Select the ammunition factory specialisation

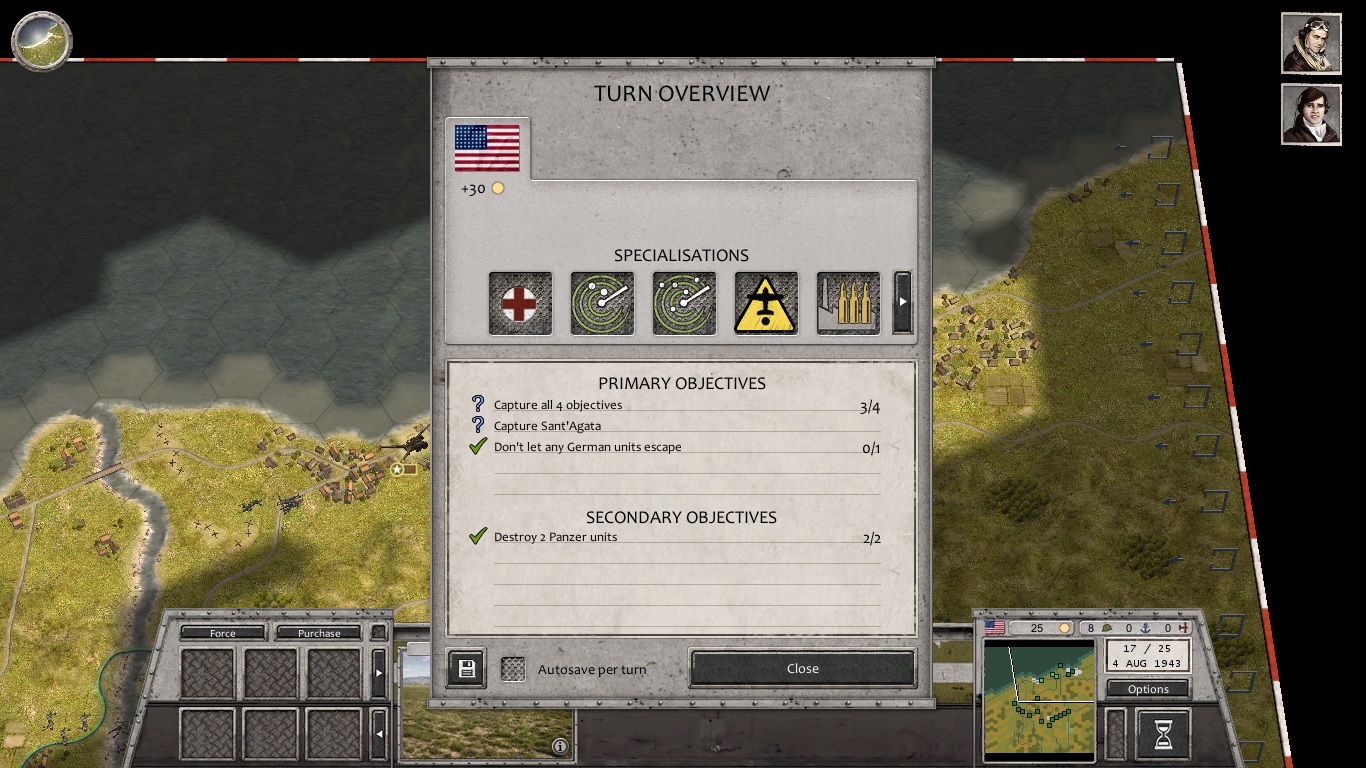tap(848, 303)
